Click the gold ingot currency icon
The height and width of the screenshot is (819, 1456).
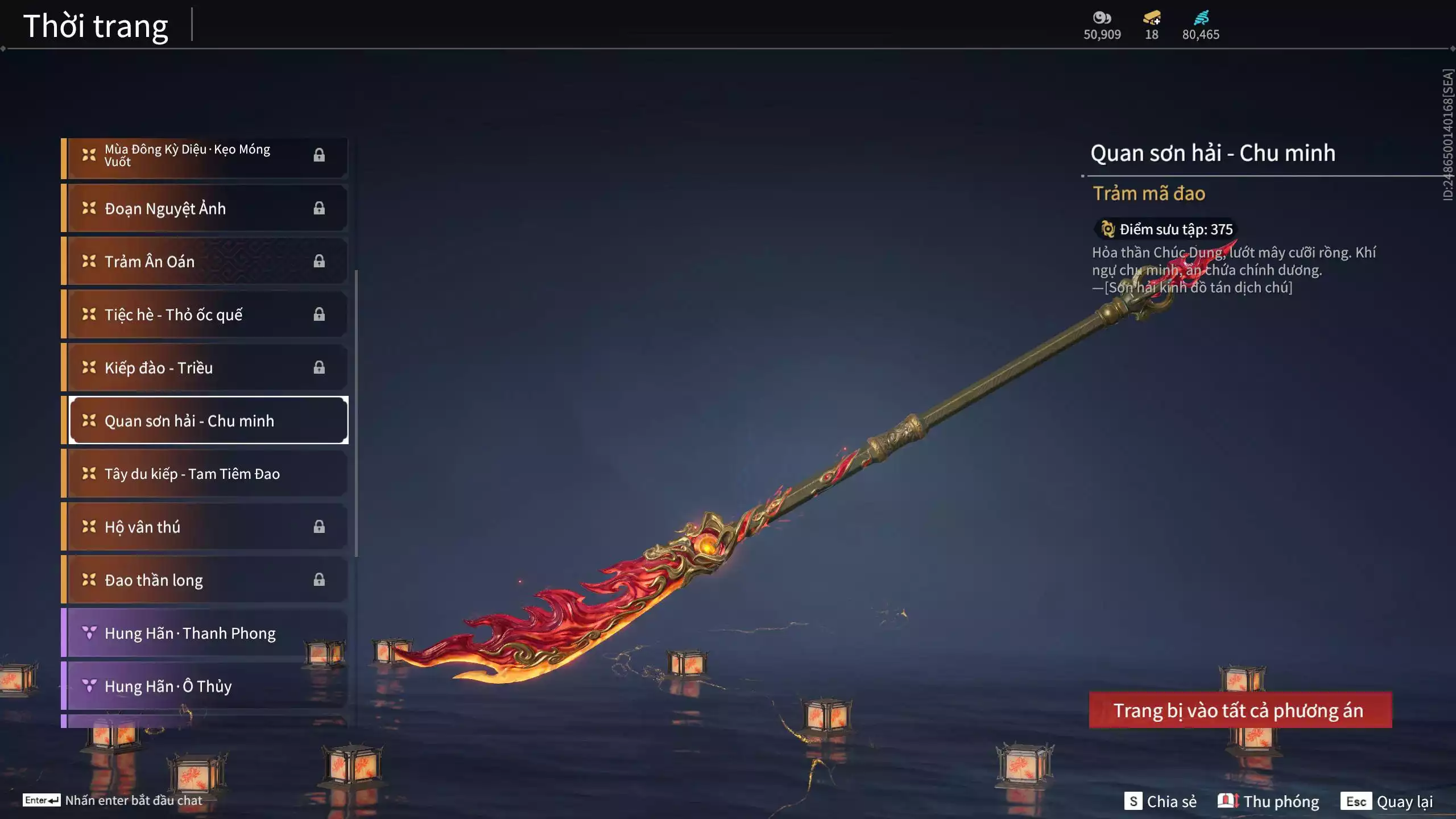tap(1152, 18)
